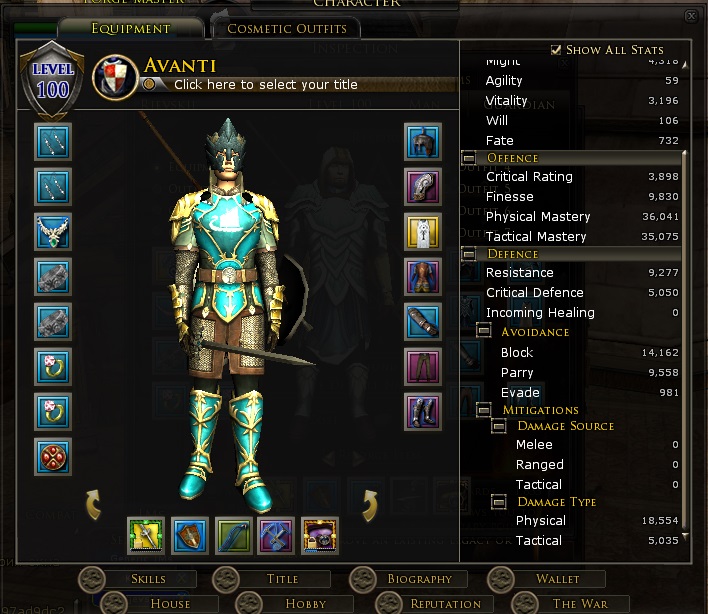
Task: Collapse the Offence stats section
Action: coord(469,158)
